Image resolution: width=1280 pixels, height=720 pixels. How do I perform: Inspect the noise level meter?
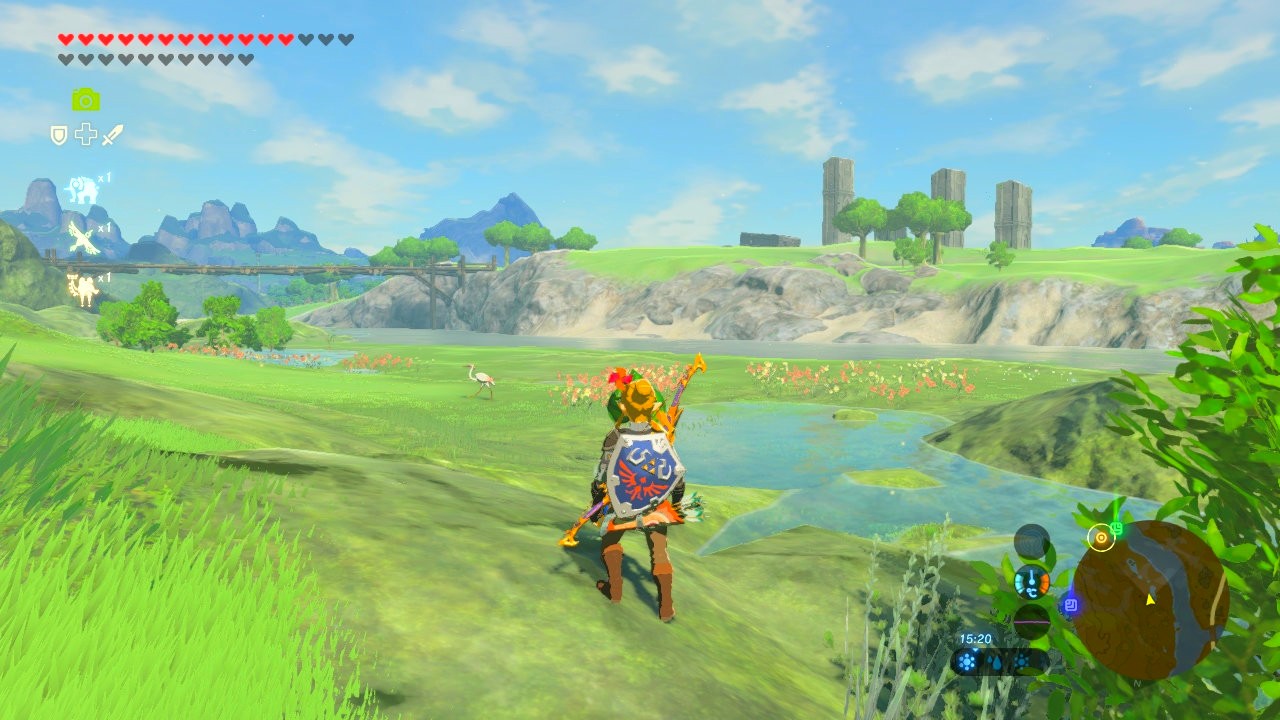(x=1032, y=621)
